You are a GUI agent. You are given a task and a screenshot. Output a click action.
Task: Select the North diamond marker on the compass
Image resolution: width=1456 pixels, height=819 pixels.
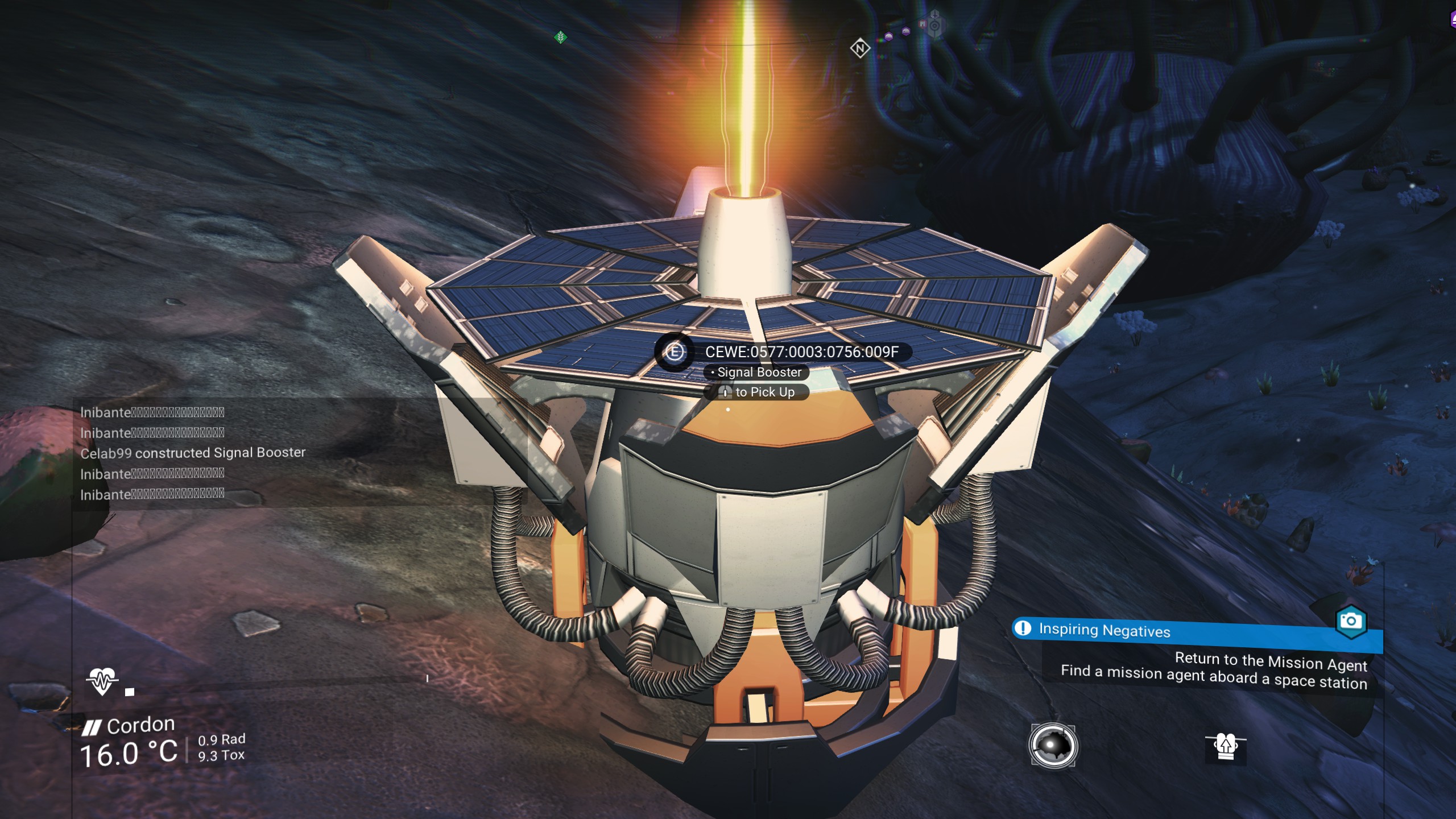click(860, 48)
